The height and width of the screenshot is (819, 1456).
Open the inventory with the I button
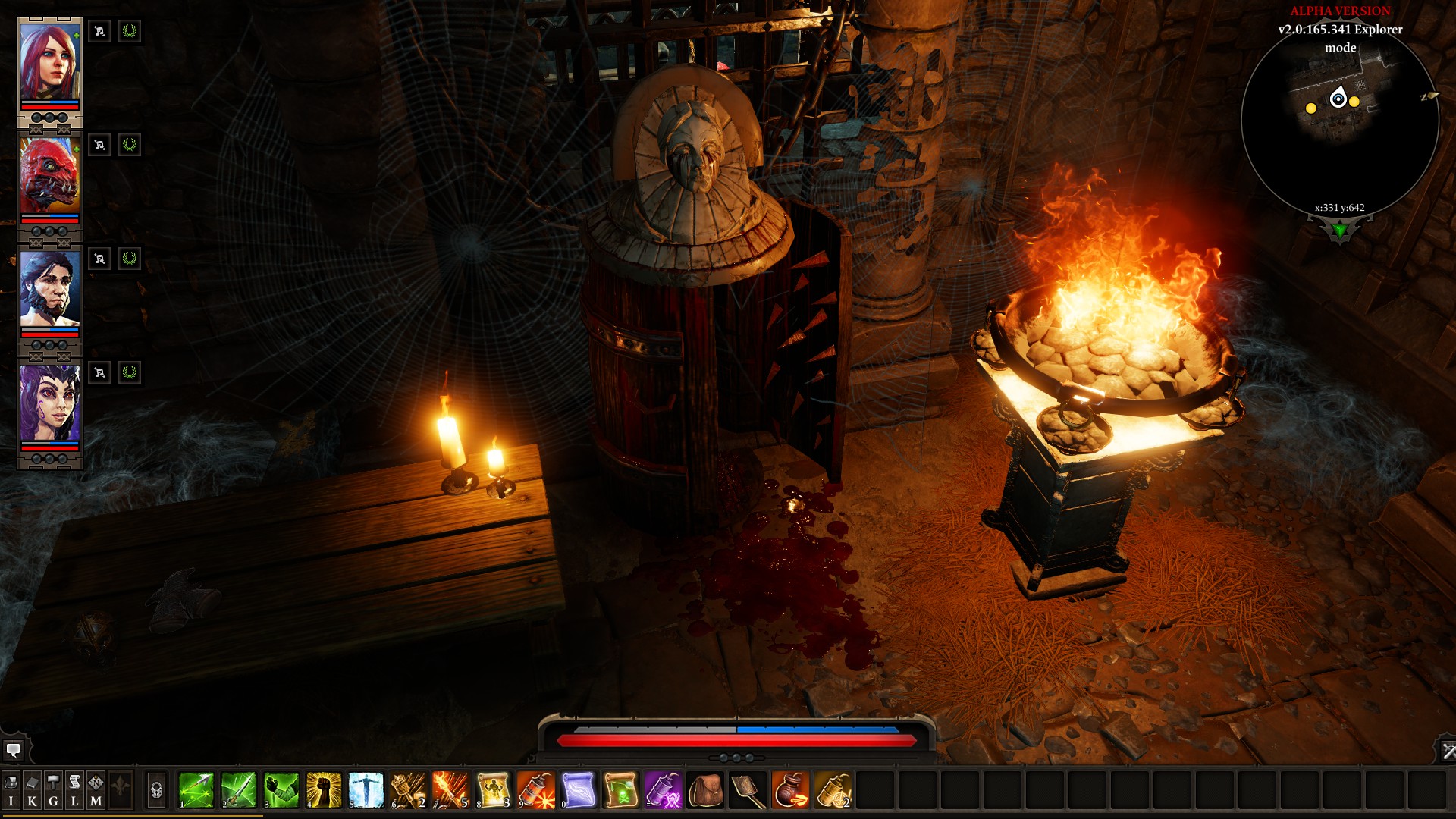click(x=11, y=791)
